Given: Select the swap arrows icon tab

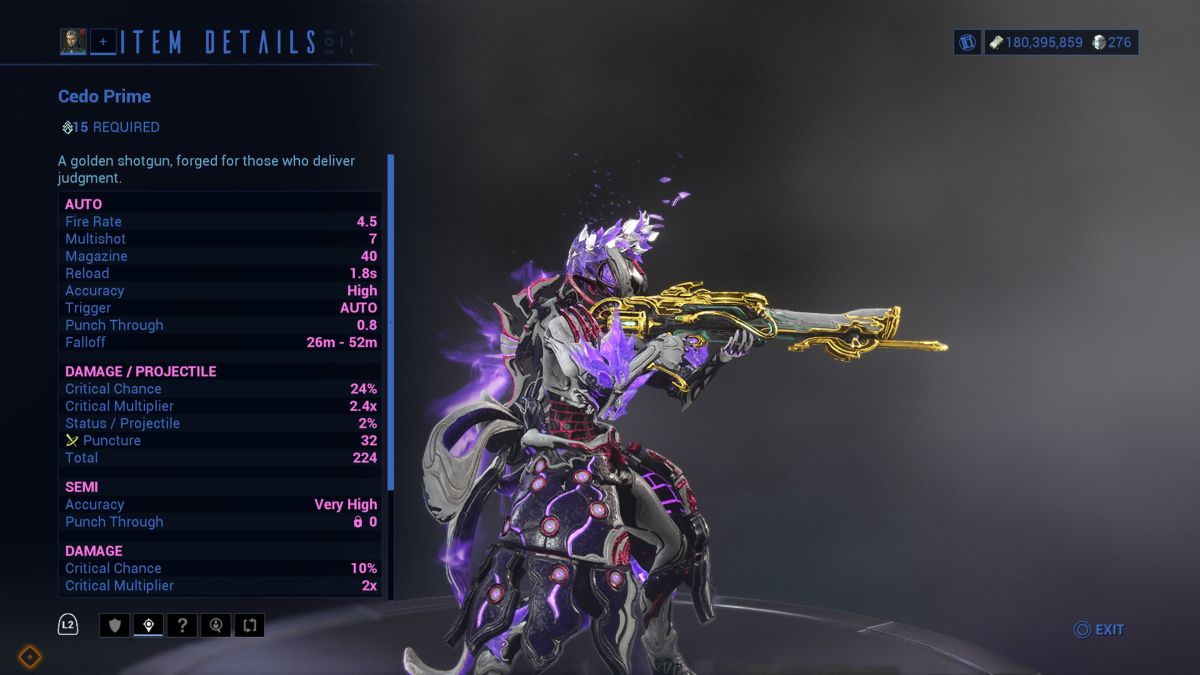Looking at the screenshot, I should (x=249, y=625).
